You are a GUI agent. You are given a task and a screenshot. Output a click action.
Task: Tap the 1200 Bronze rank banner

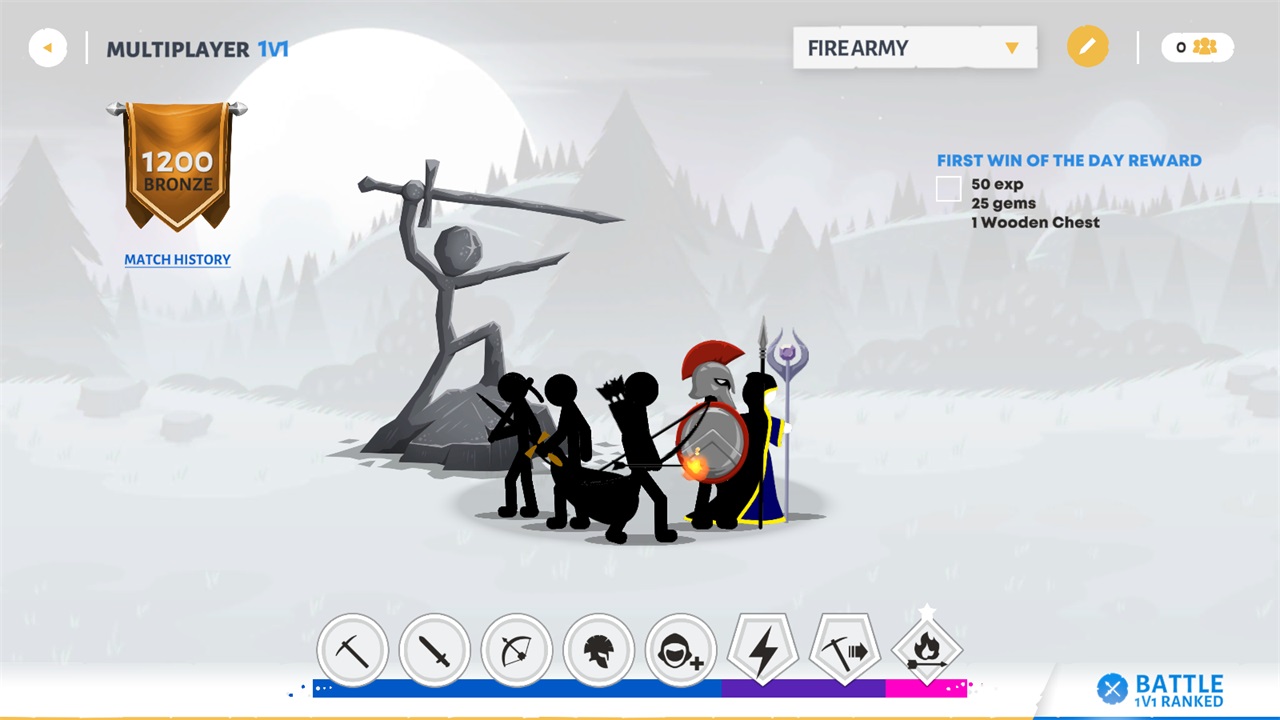[177, 166]
